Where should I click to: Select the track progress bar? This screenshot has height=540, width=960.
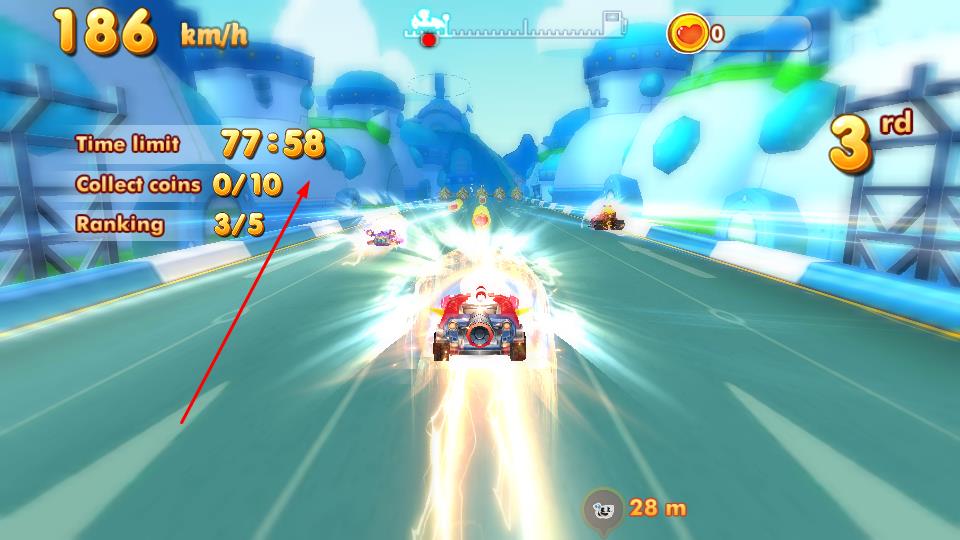[515, 30]
